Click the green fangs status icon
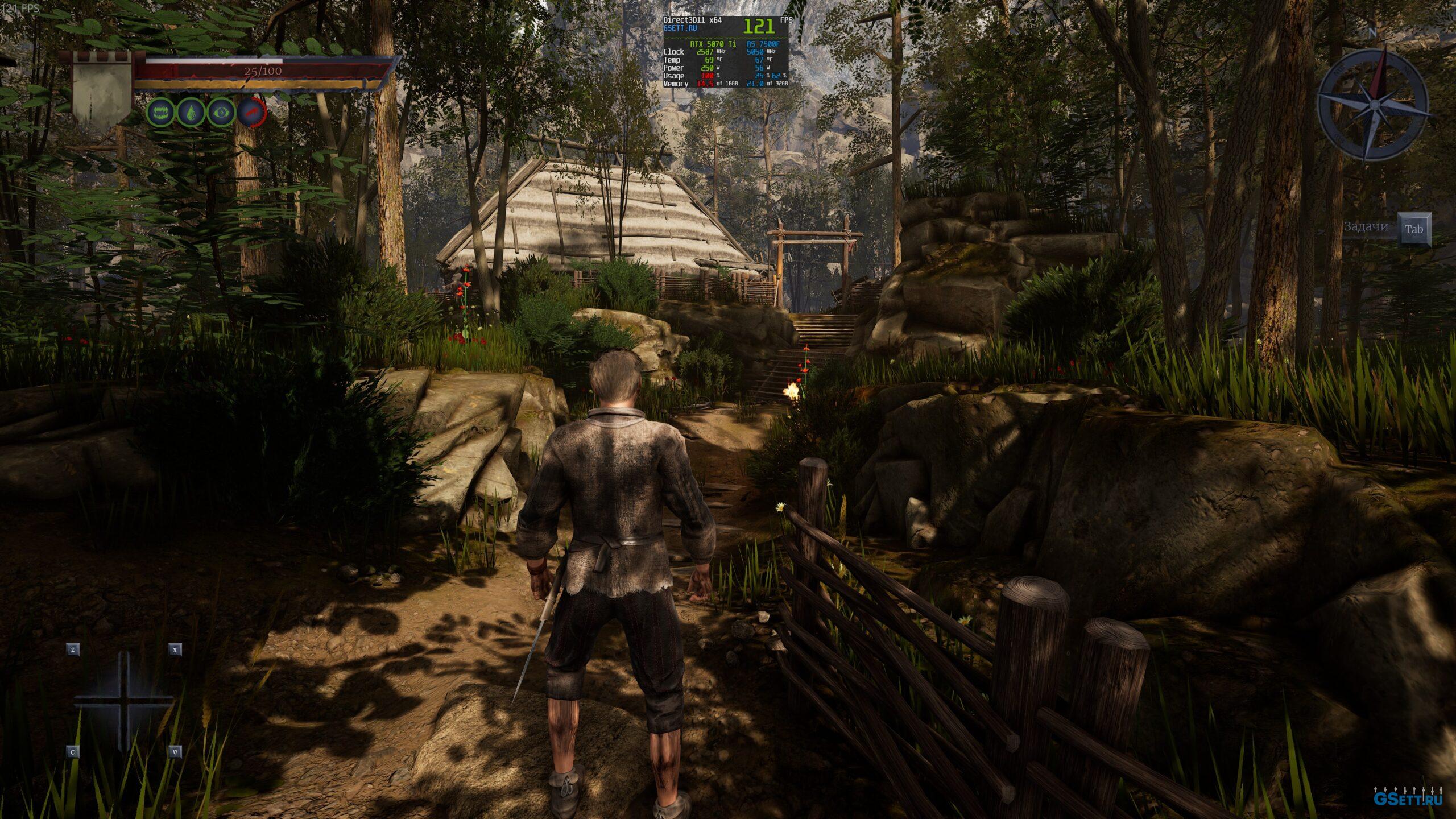The height and width of the screenshot is (819, 1456). coord(161,112)
